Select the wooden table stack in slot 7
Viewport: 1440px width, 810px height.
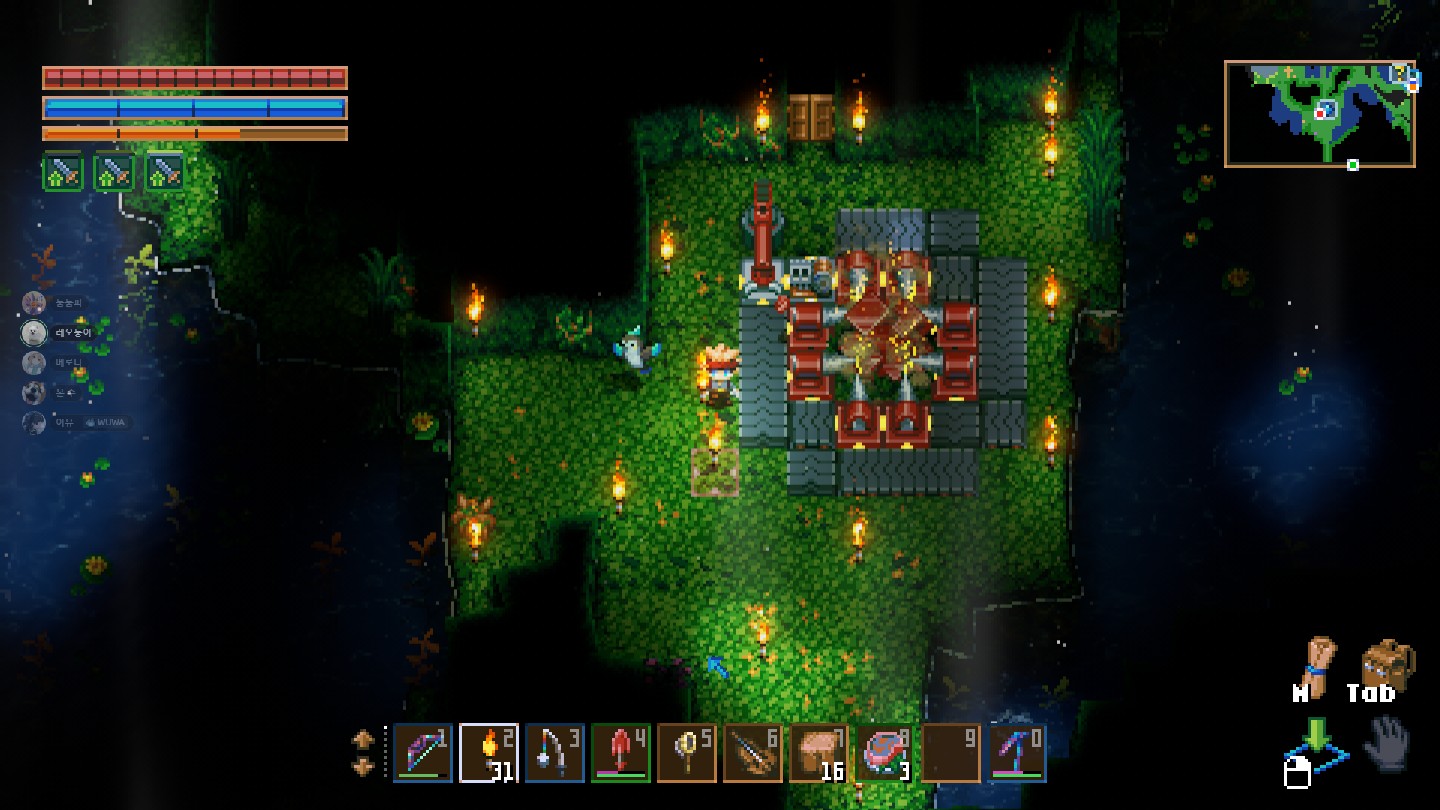(819, 753)
